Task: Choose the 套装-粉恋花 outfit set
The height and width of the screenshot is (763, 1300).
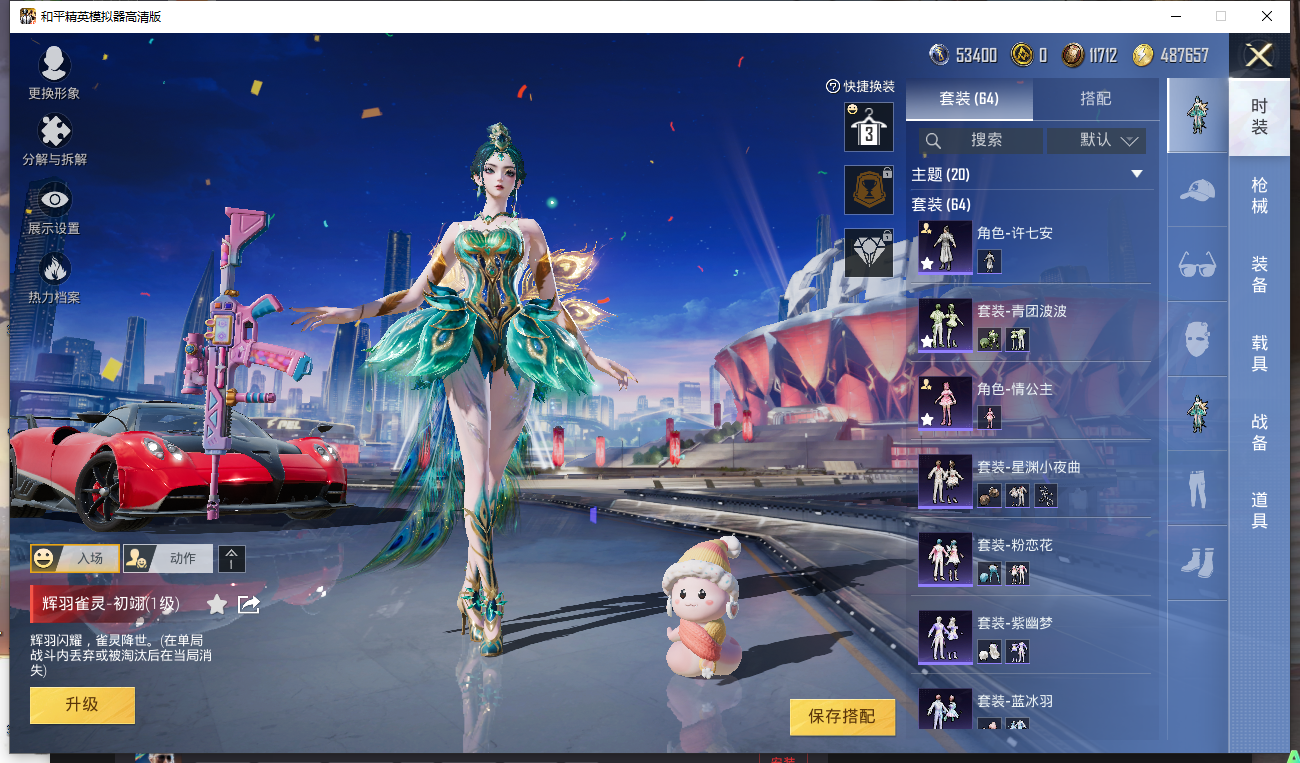Action: pos(1033,559)
